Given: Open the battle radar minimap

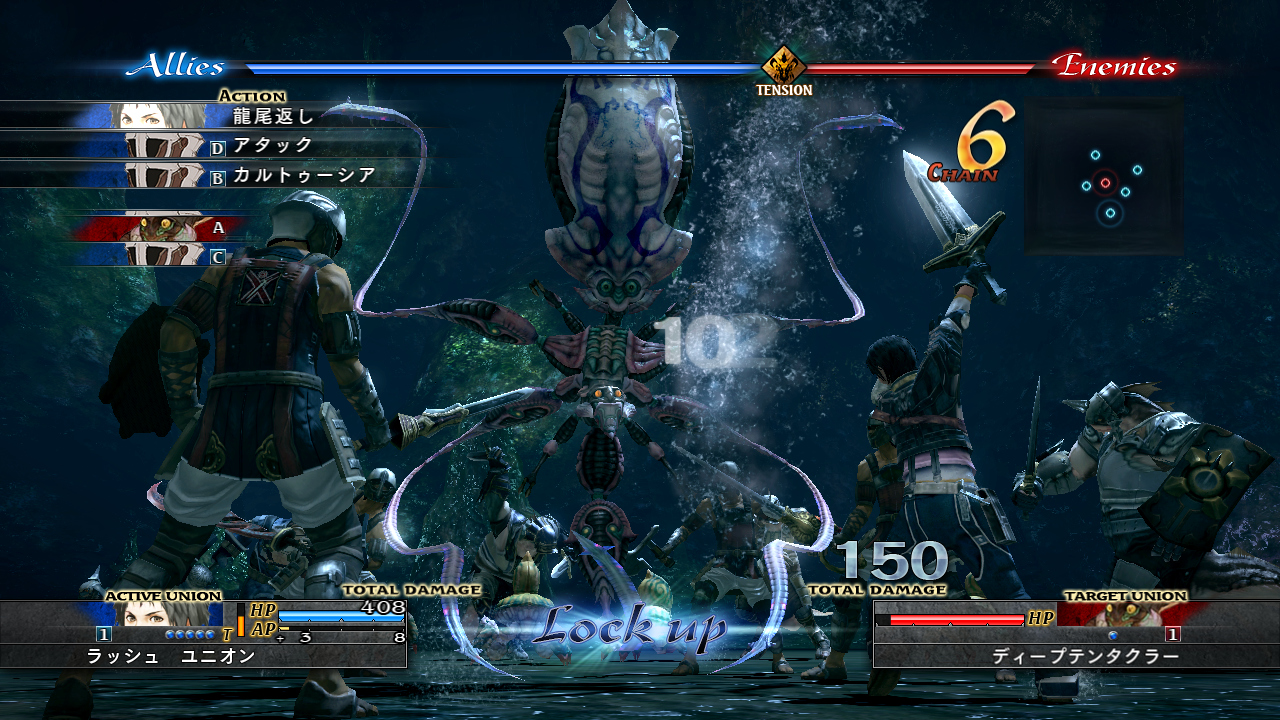Looking at the screenshot, I should [1103, 176].
